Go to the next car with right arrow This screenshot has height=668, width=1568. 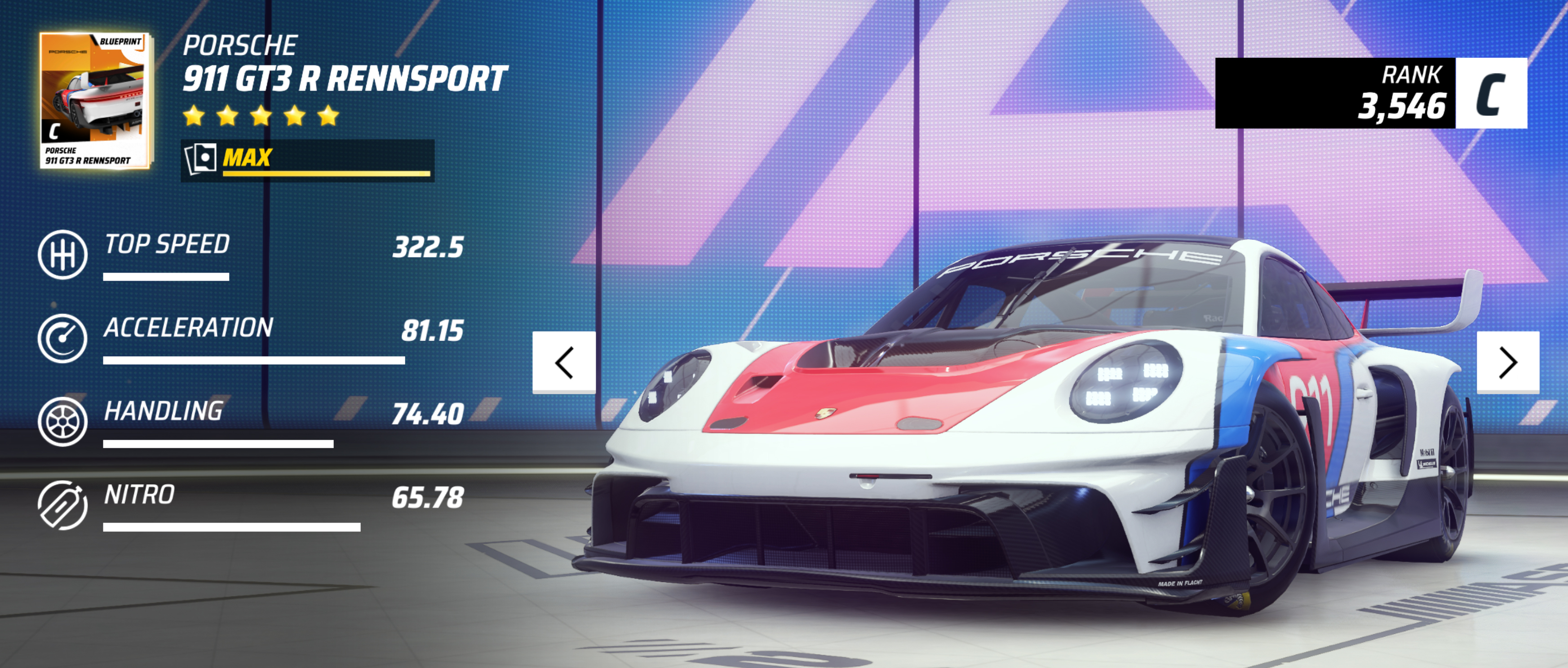pos(1508,363)
